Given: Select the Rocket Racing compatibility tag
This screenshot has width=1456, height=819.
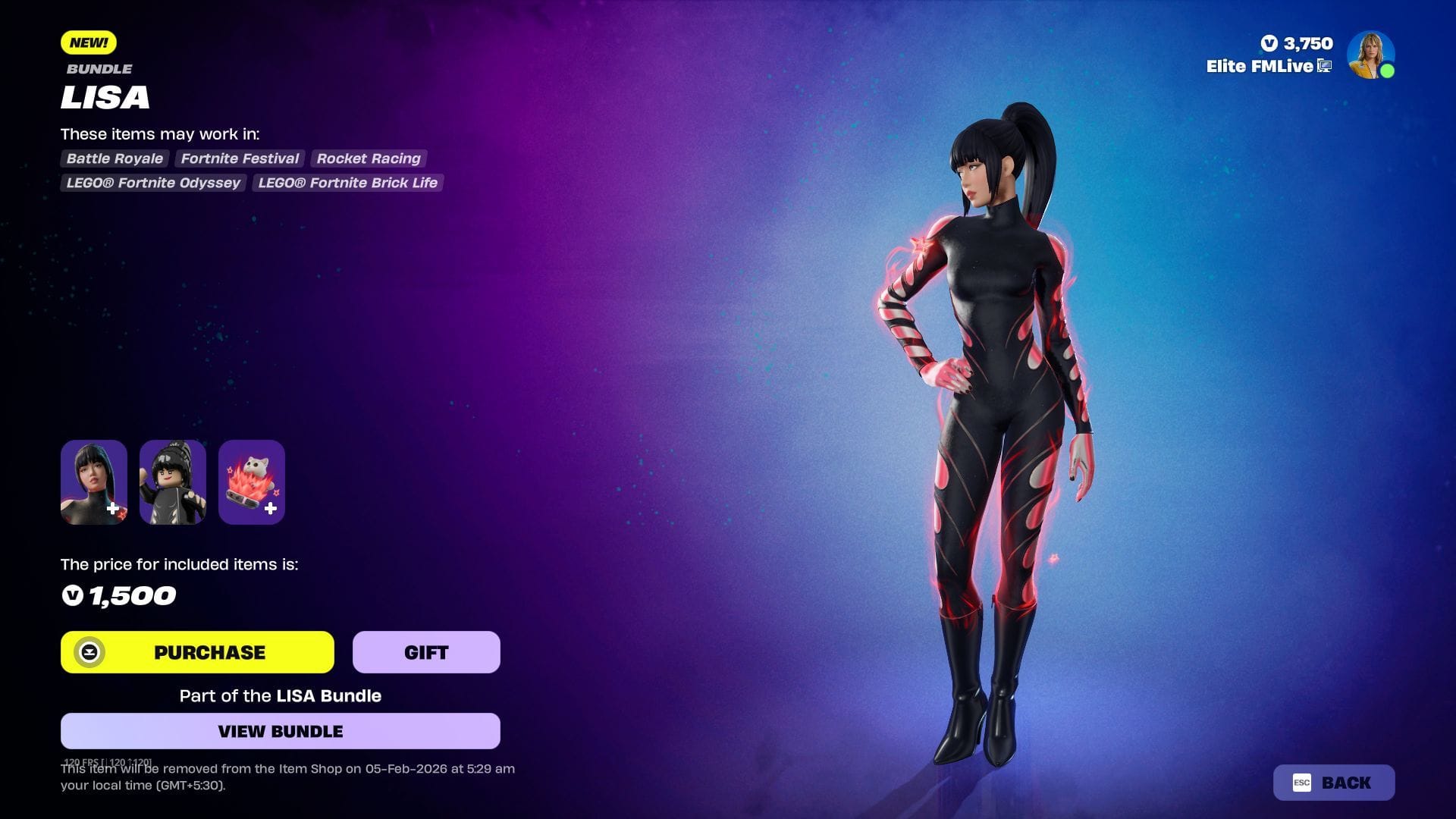Looking at the screenshot, I should (368, 158).
